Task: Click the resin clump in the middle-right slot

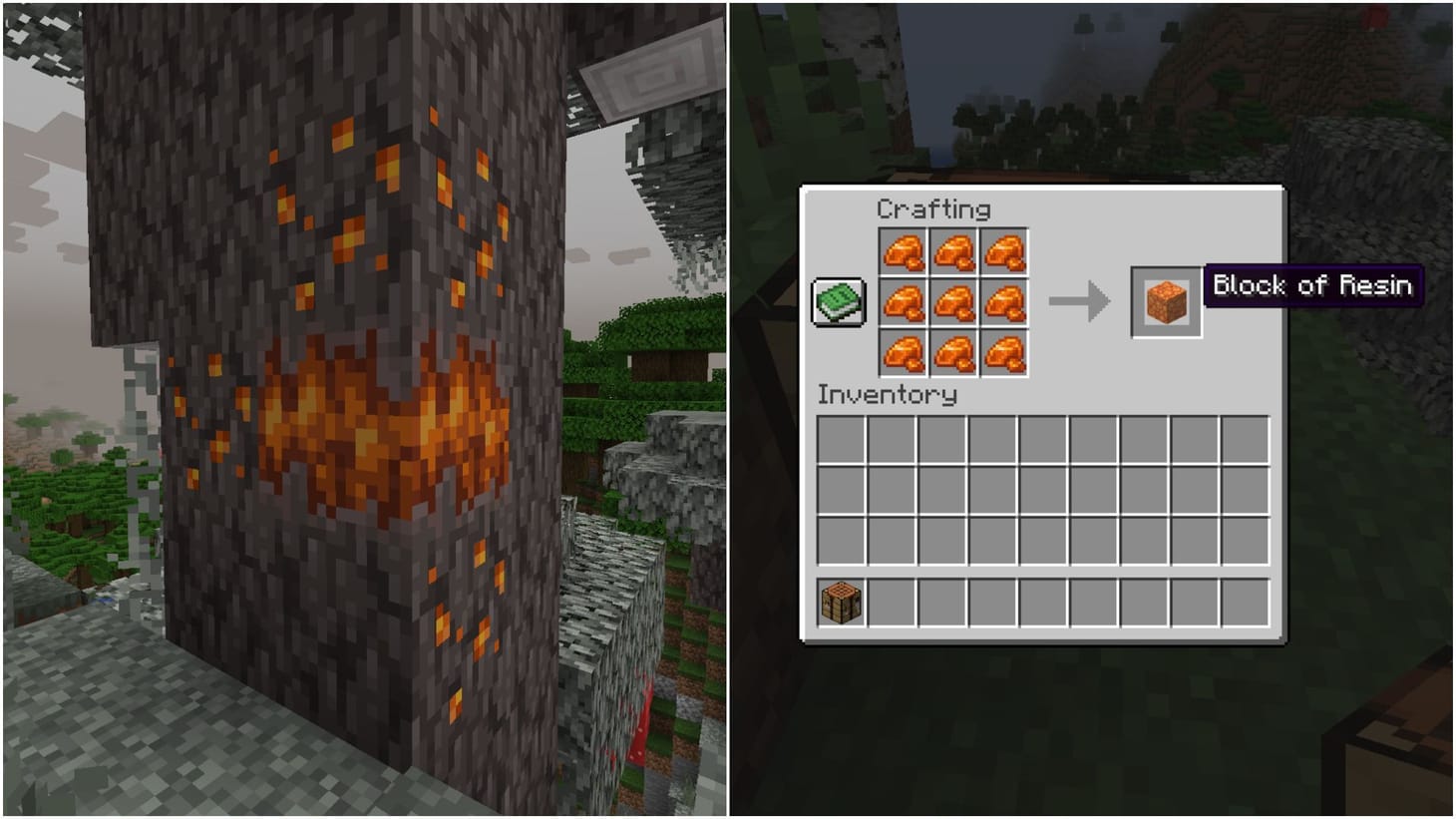Action: coord(1005,302)
